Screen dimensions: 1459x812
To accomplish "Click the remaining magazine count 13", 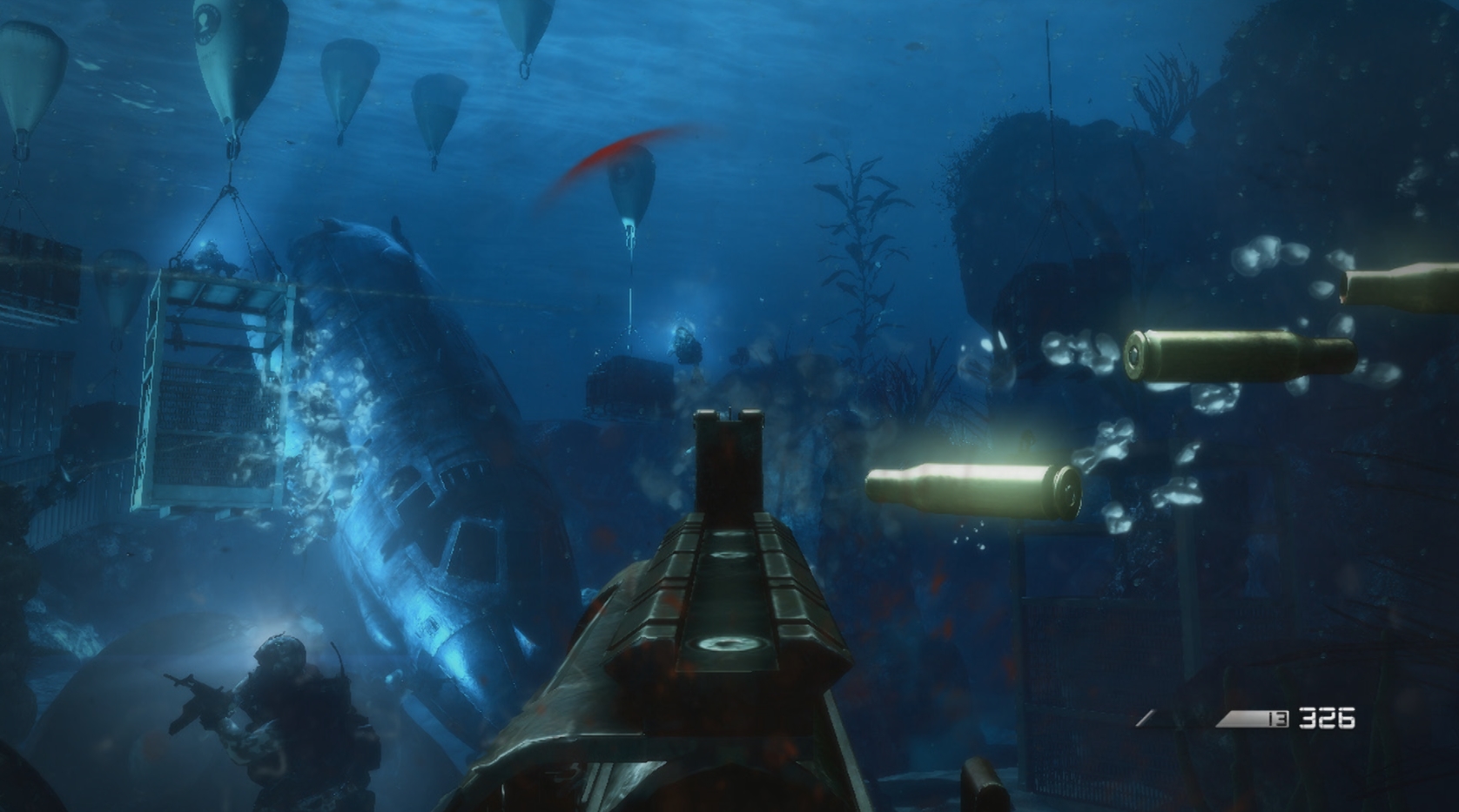I will 1276,718.
